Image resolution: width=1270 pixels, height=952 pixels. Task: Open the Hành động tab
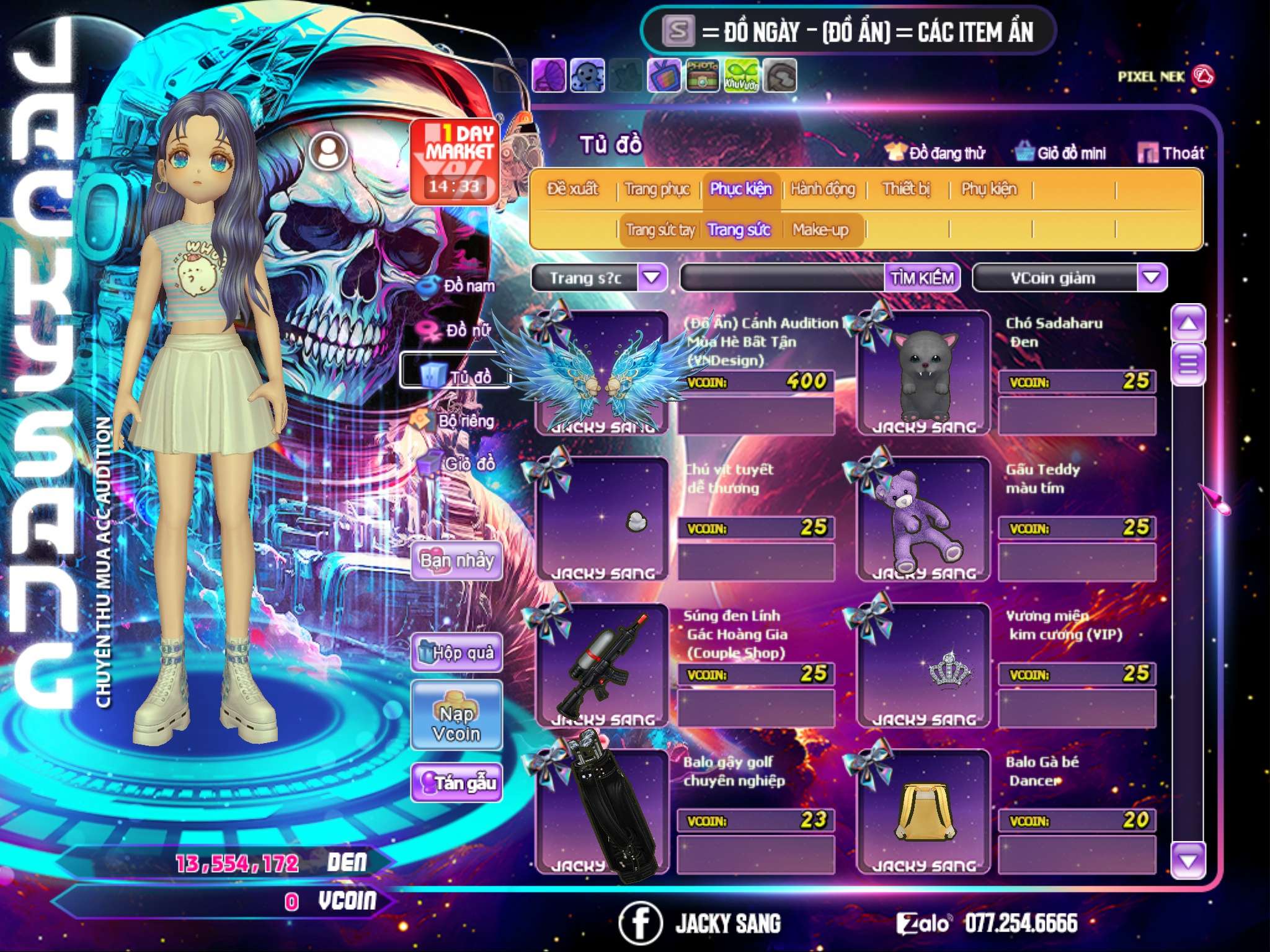point(822,189)
